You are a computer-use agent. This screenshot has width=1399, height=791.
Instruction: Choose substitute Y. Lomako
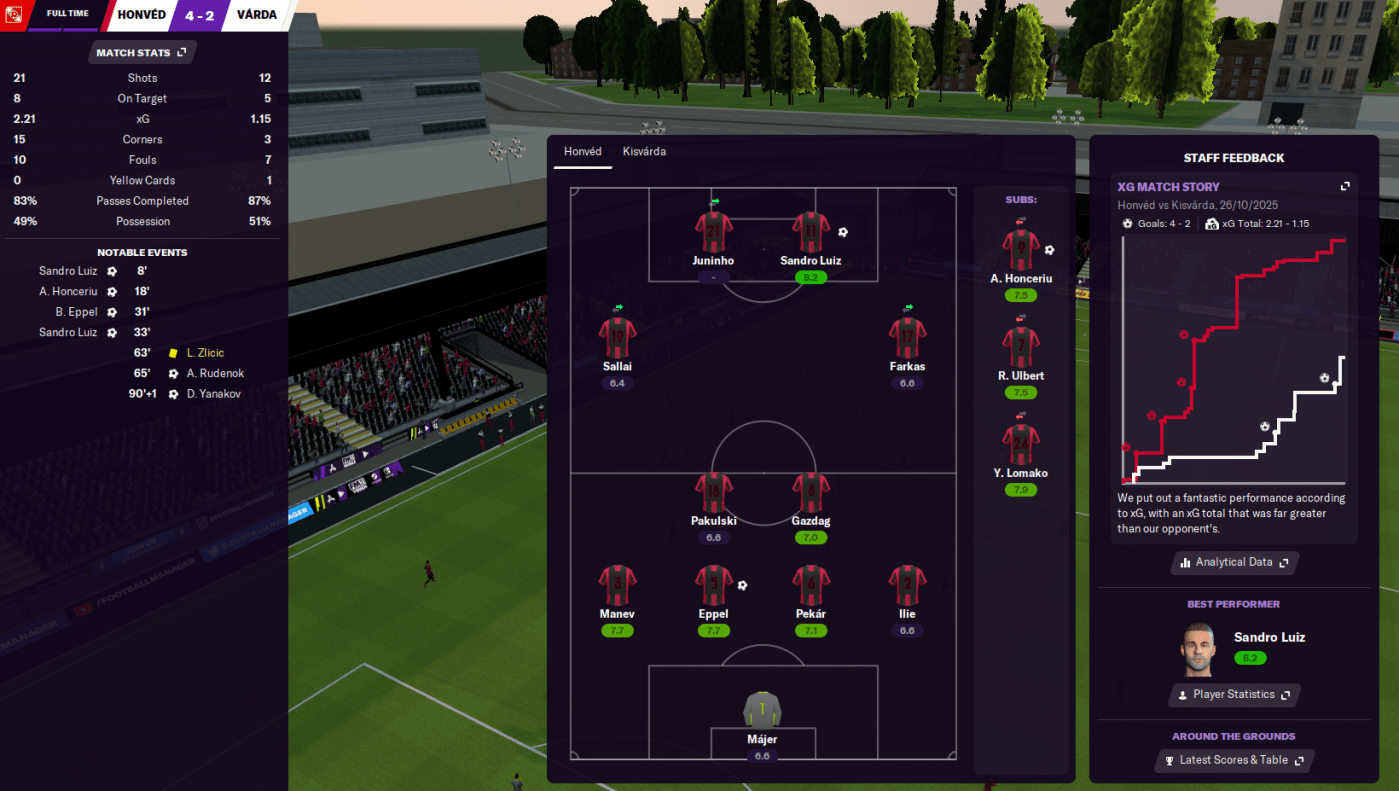pos(1021,445)
